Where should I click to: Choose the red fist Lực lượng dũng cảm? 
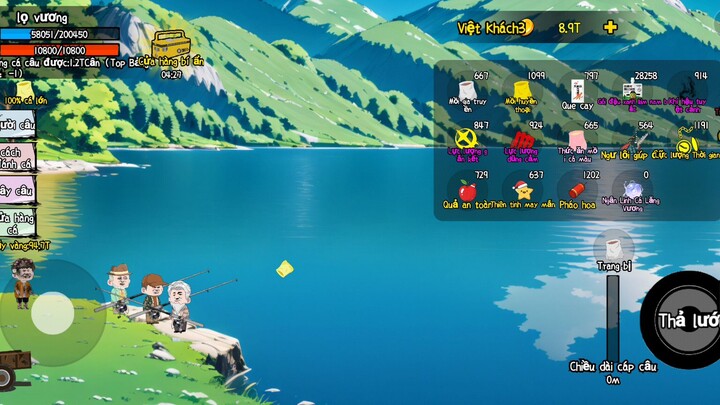coord(521,141)
